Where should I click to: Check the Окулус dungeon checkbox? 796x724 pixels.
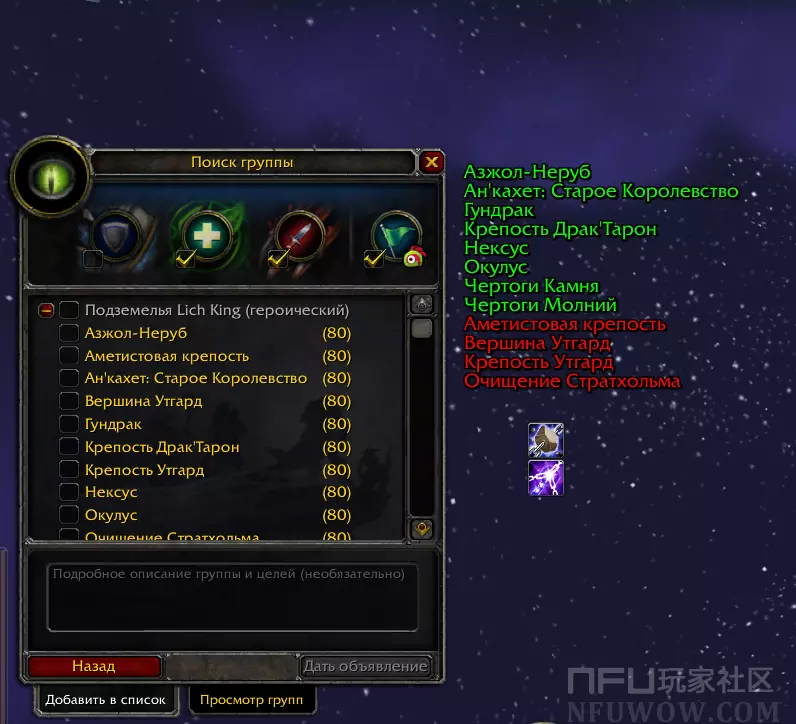coord(69,515)
